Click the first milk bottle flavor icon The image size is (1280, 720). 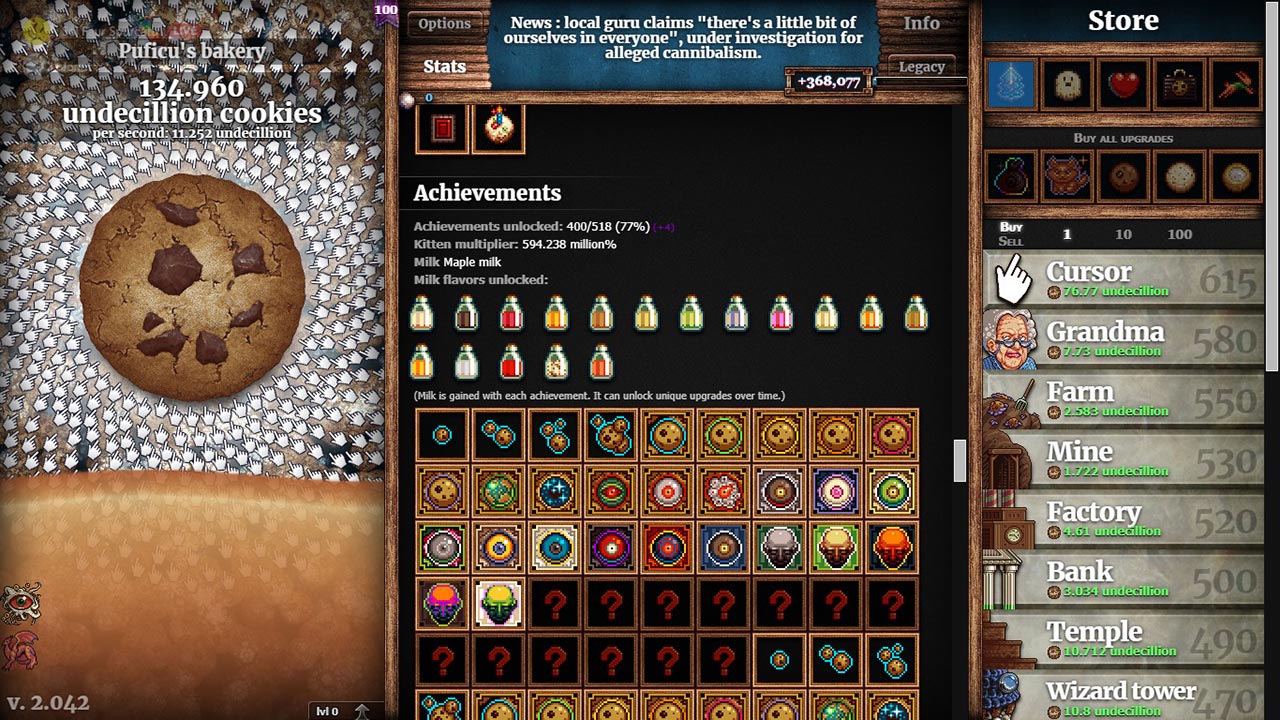(x=421, y=314)
